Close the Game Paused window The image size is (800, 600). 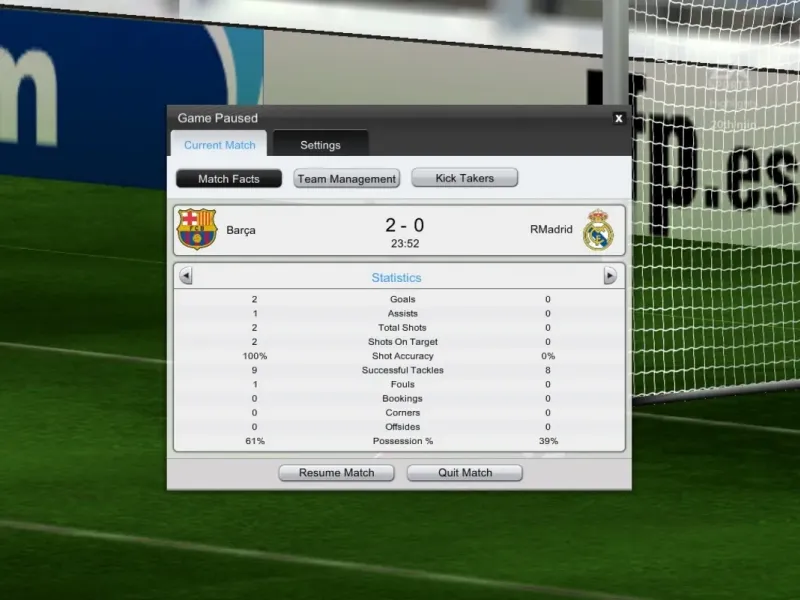coord(619,118)
